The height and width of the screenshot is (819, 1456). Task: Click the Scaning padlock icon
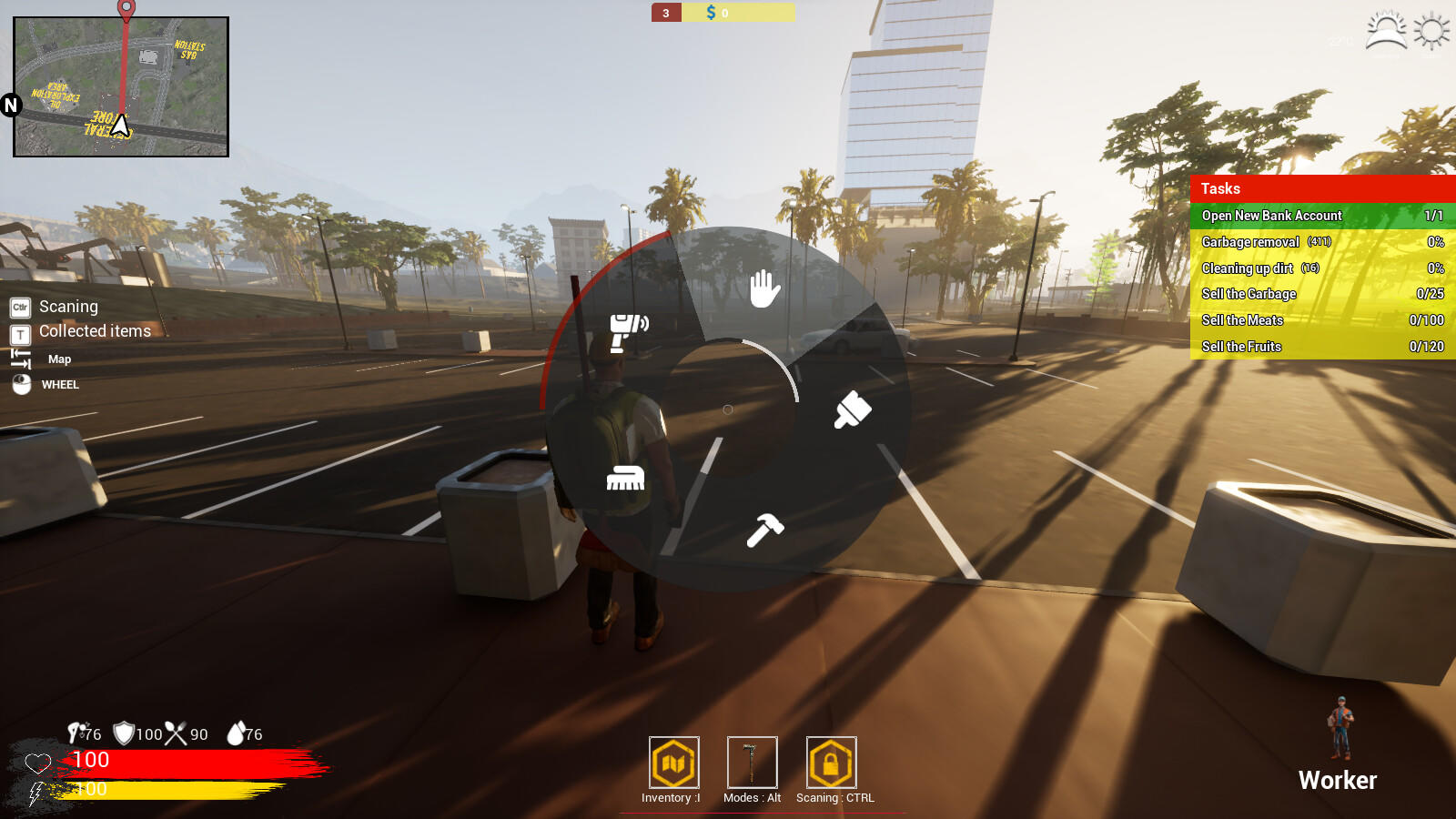(832, 763)
